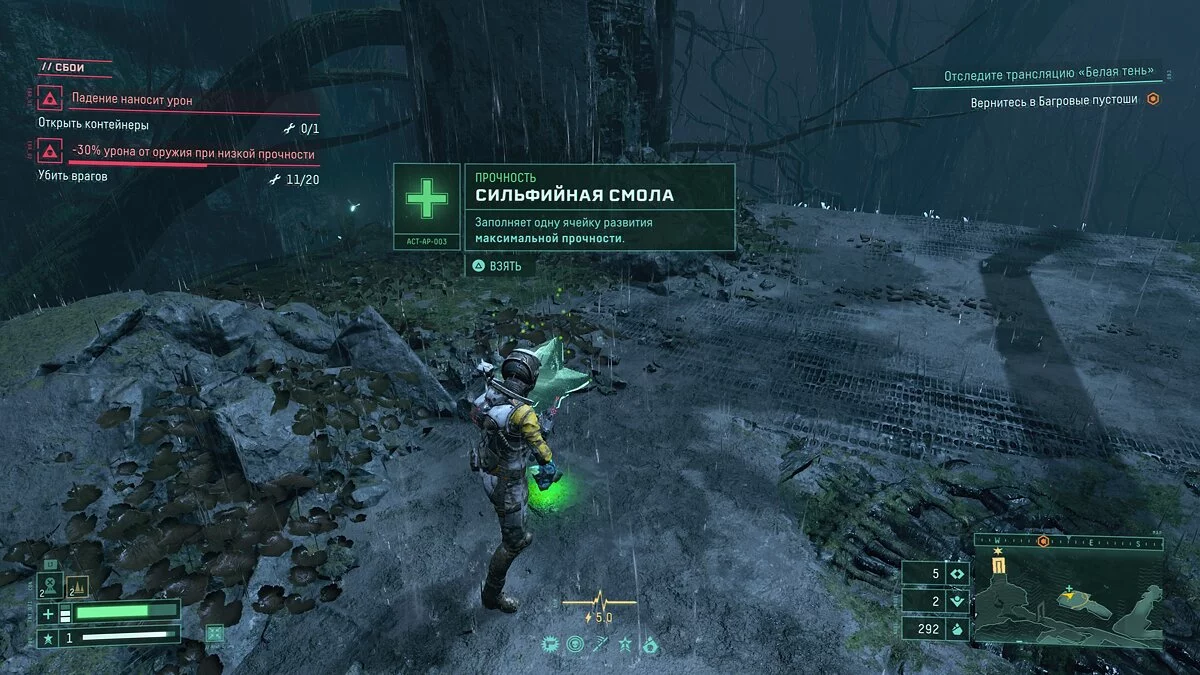This screenshot has width=1200, height=675.
Task: Activate the green four-arrows icon
Action: coord(215,632)
